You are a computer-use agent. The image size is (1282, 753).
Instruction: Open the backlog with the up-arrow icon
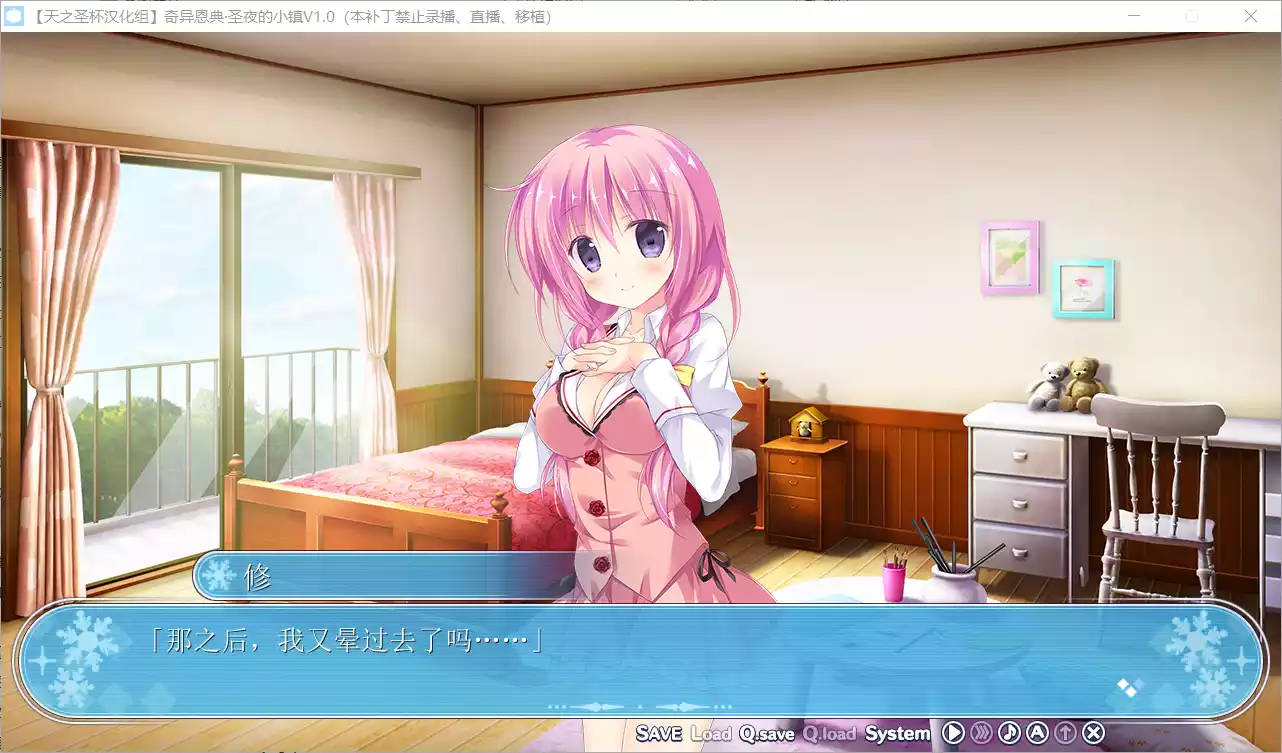1065,733
